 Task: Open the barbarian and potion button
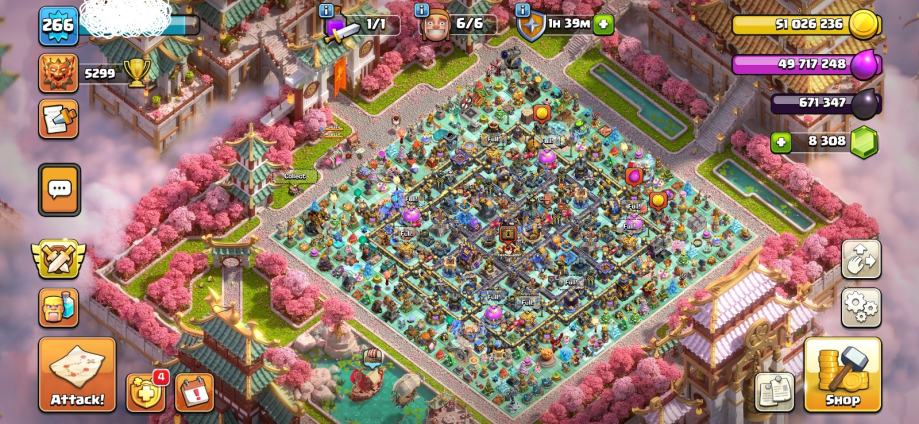[59, 305]
